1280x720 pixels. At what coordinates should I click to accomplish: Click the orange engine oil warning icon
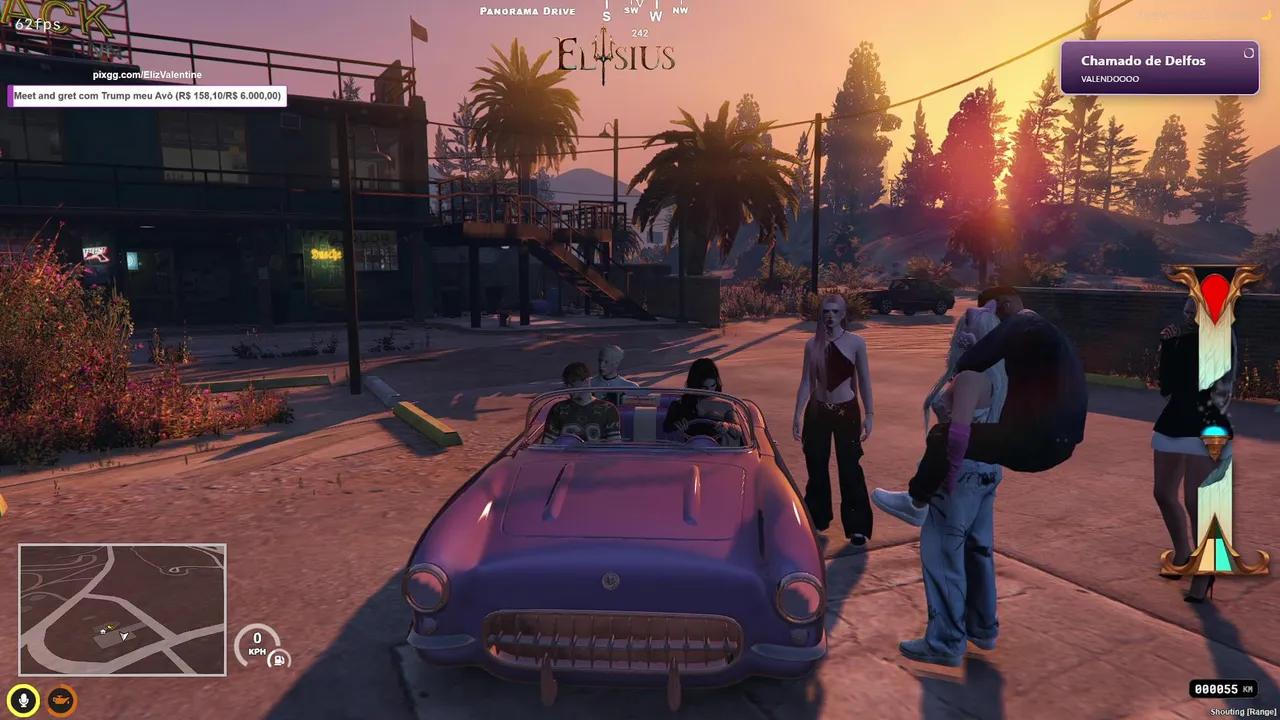pyautogui.click(x=62, y=699)
